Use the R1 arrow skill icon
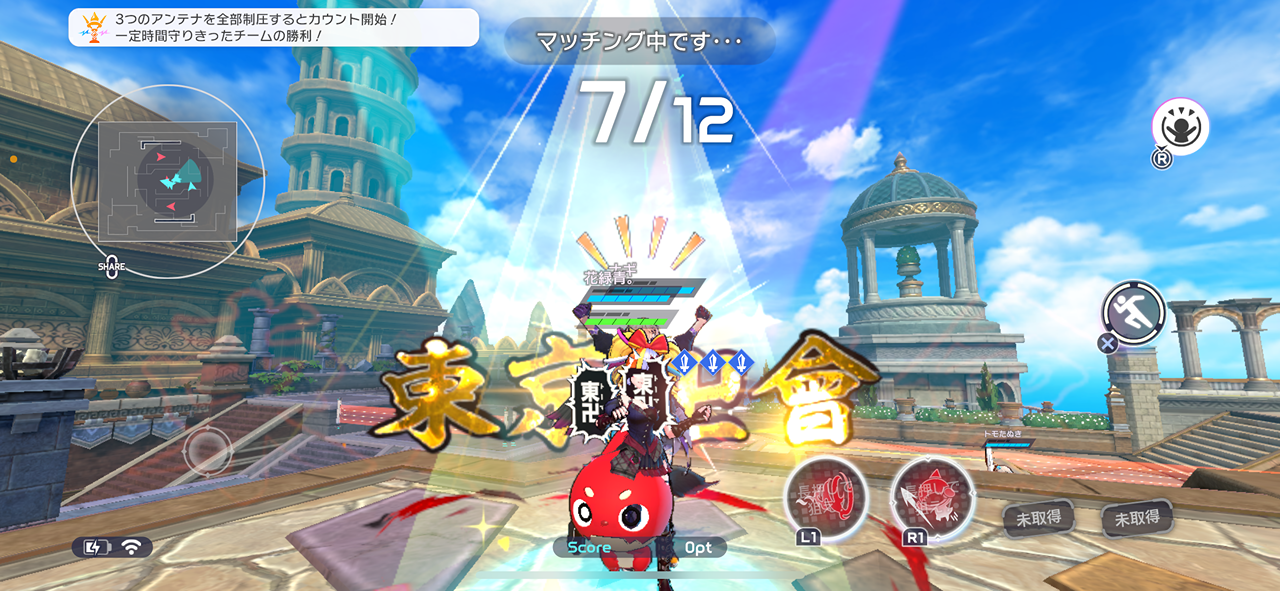 click(932, 497)
